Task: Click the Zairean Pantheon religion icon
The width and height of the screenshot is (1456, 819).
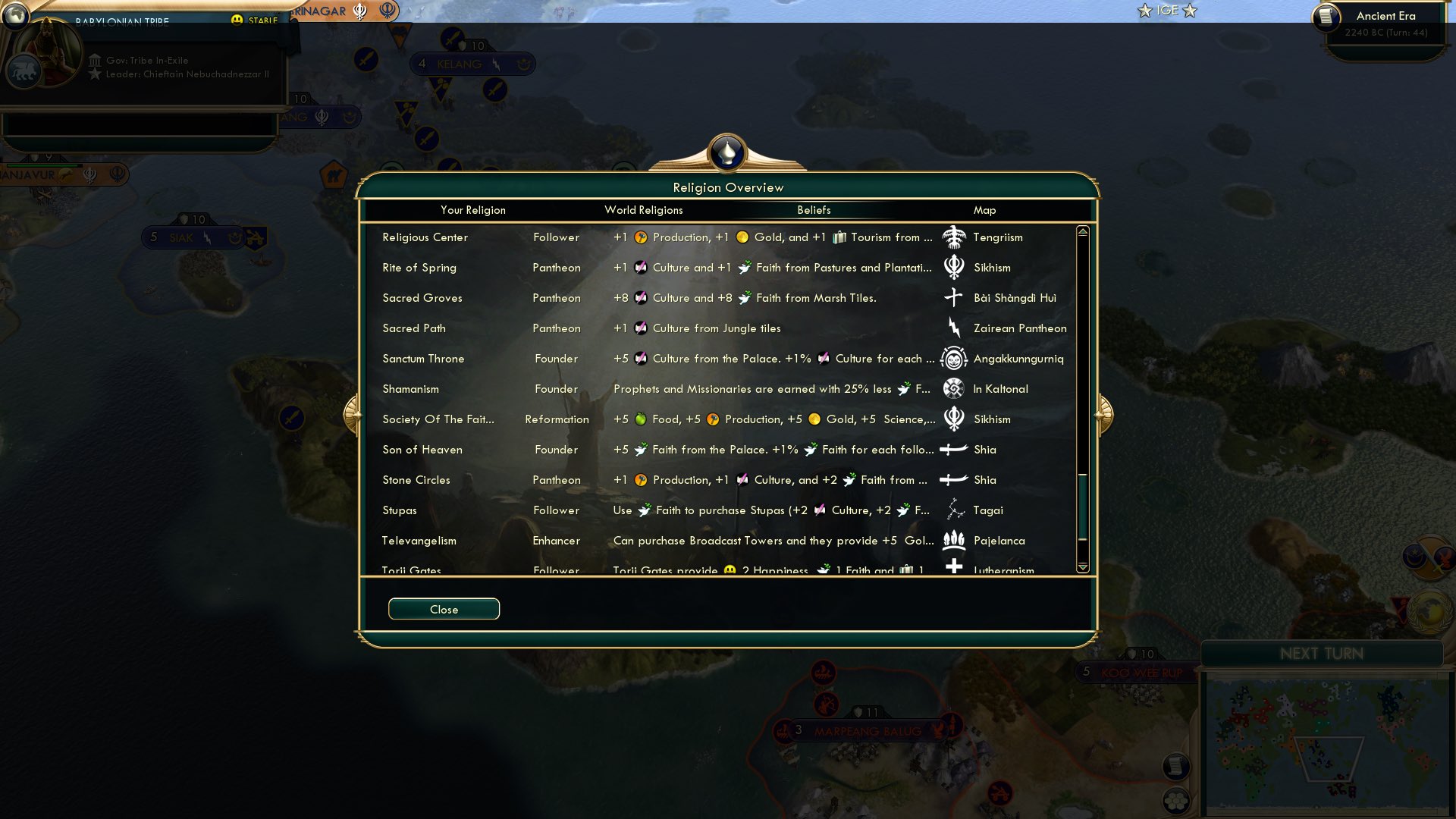Action: tap(954, 328)
